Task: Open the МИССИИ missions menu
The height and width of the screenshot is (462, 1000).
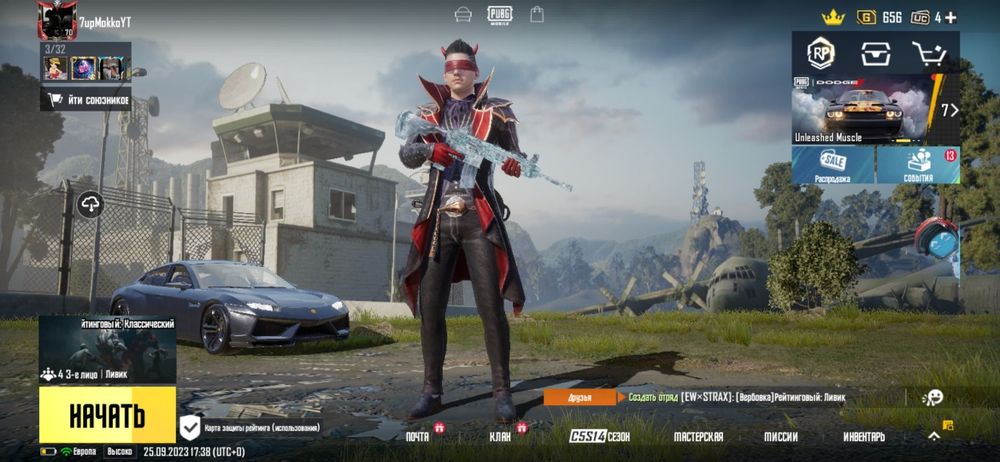Action: [780, 437]
